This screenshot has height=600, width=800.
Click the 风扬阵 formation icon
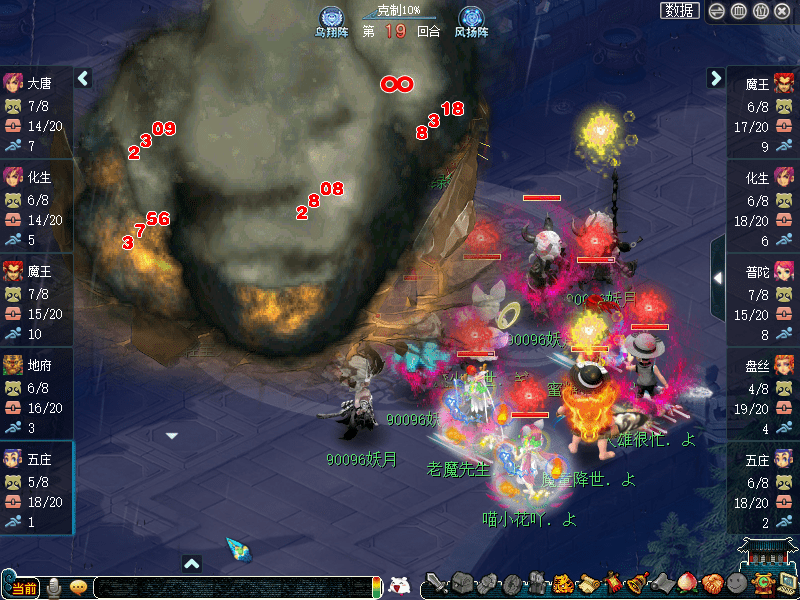click(x=471, y=20)
